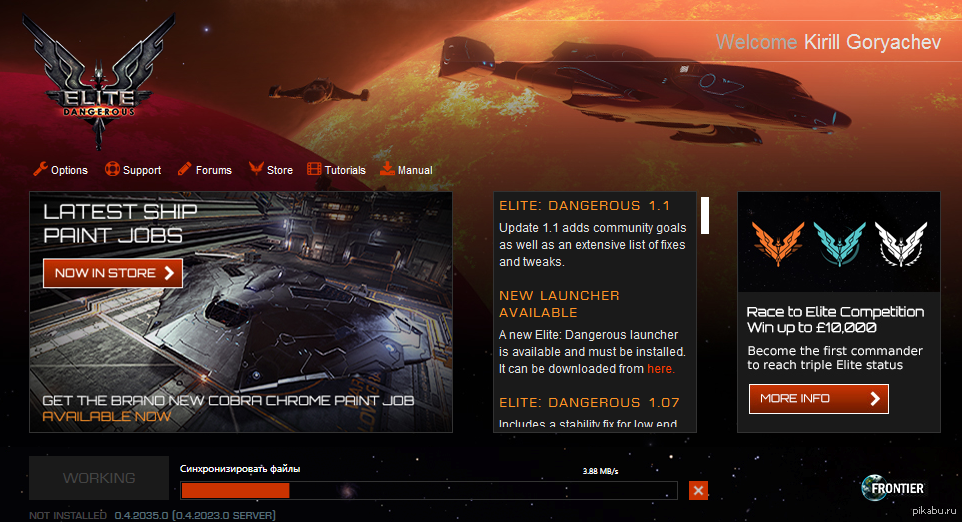
Task: Open the Tutorials section
Action: coord(337,170)
